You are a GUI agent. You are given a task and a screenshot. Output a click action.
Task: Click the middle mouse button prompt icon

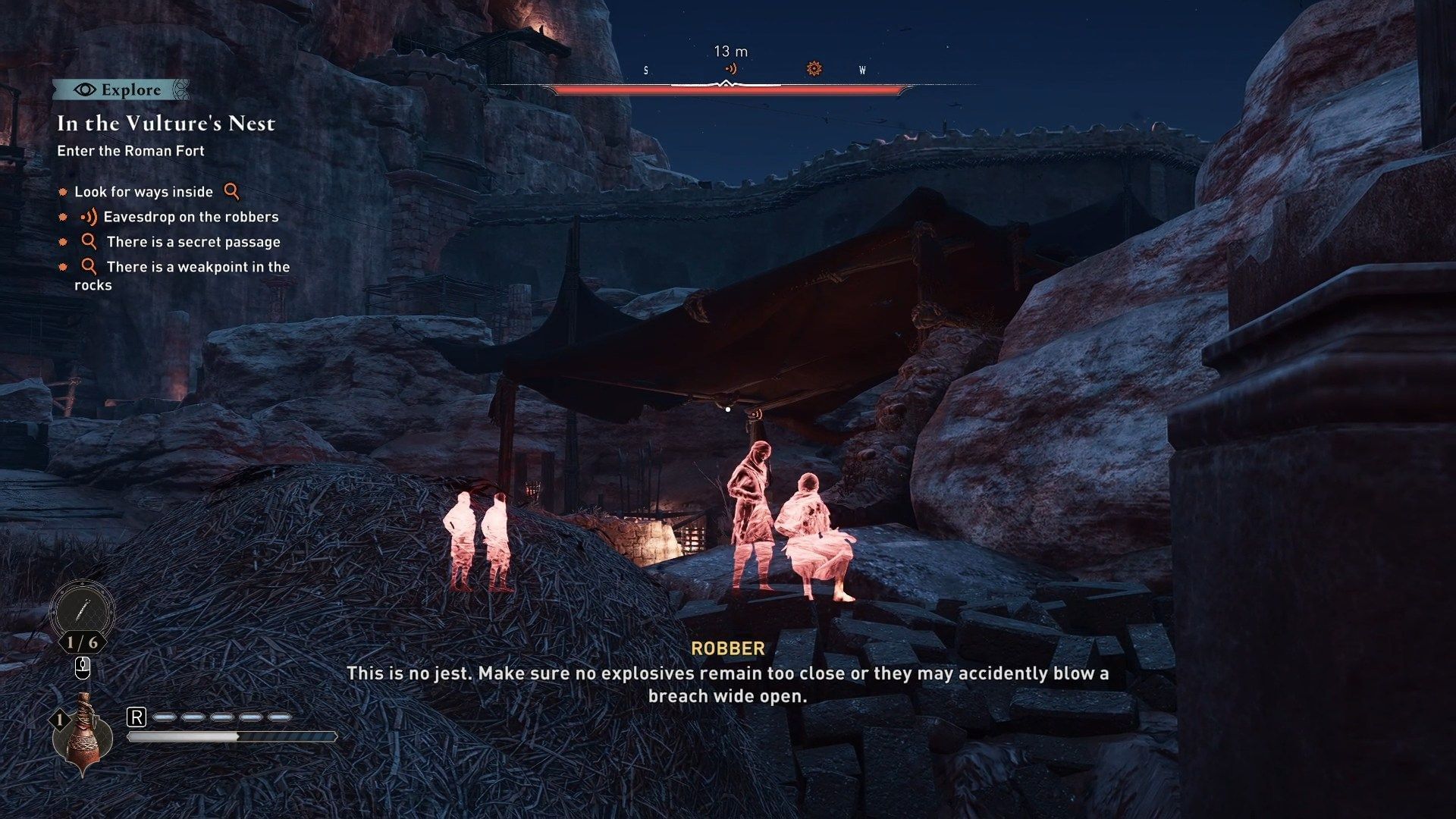click(x=83, y=668)
